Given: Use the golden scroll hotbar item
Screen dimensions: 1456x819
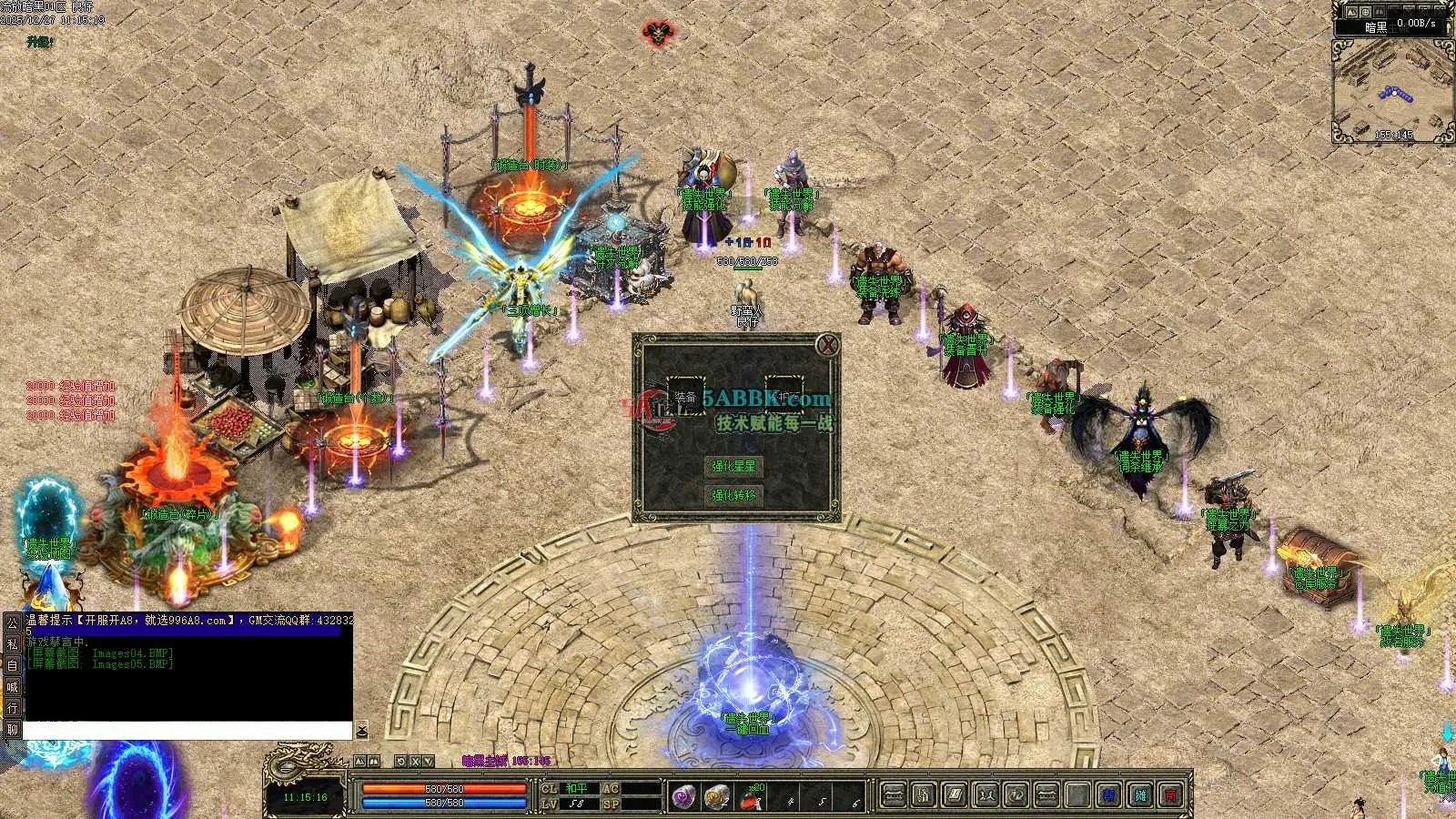Looking at the screenshot, I should pos(717,797).
